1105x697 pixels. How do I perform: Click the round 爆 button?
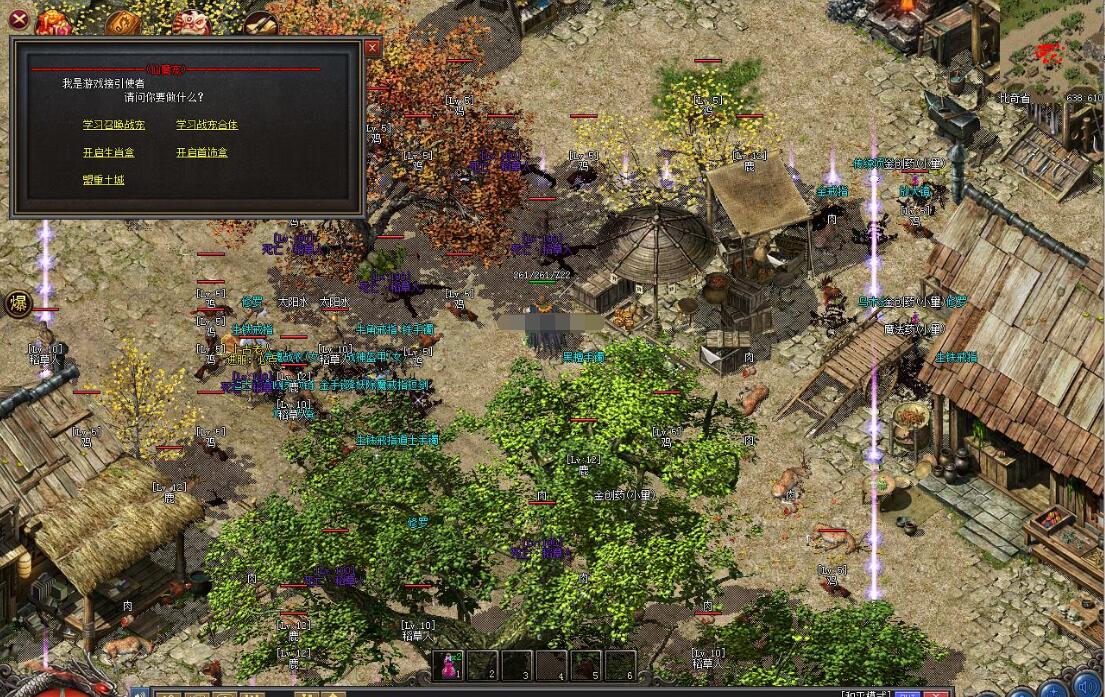point(18,305)
